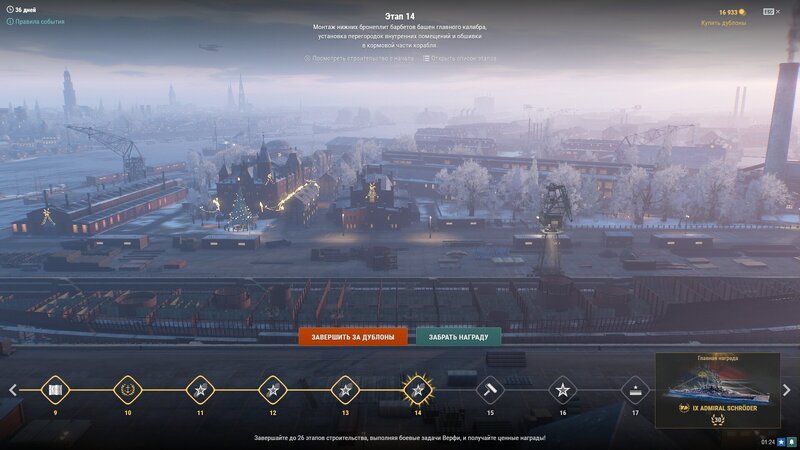Select stage 13 star marker
This screenshot has width=800, height=450.
click(345, 389)
